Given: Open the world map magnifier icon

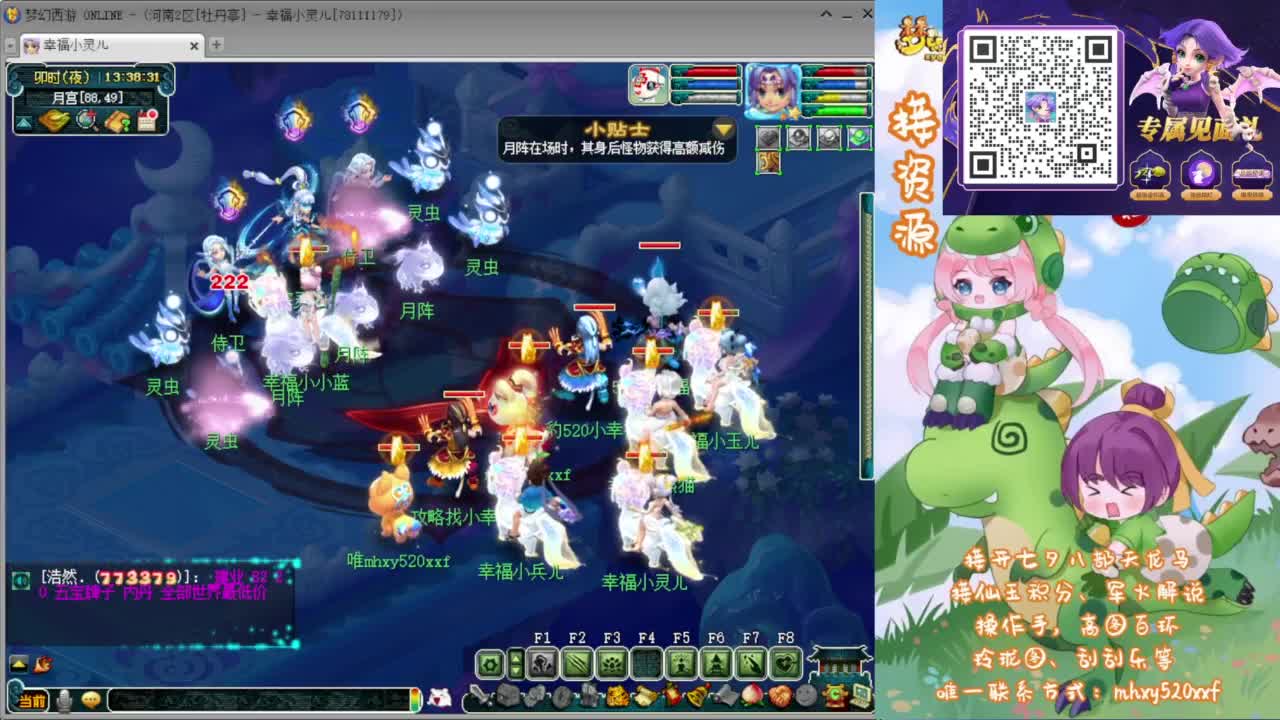Looking at the screenshot, I should (x=84, y=121).
